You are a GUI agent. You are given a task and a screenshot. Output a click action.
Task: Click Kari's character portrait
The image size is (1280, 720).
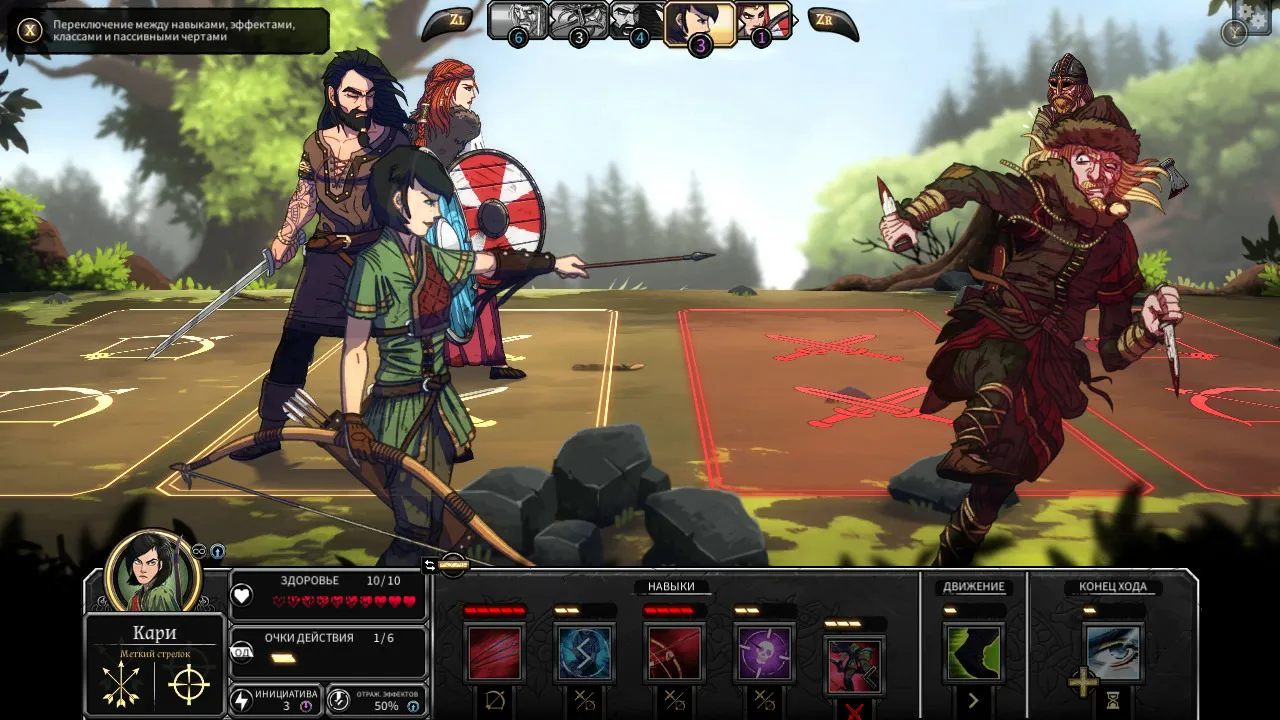tap(152, 573)
